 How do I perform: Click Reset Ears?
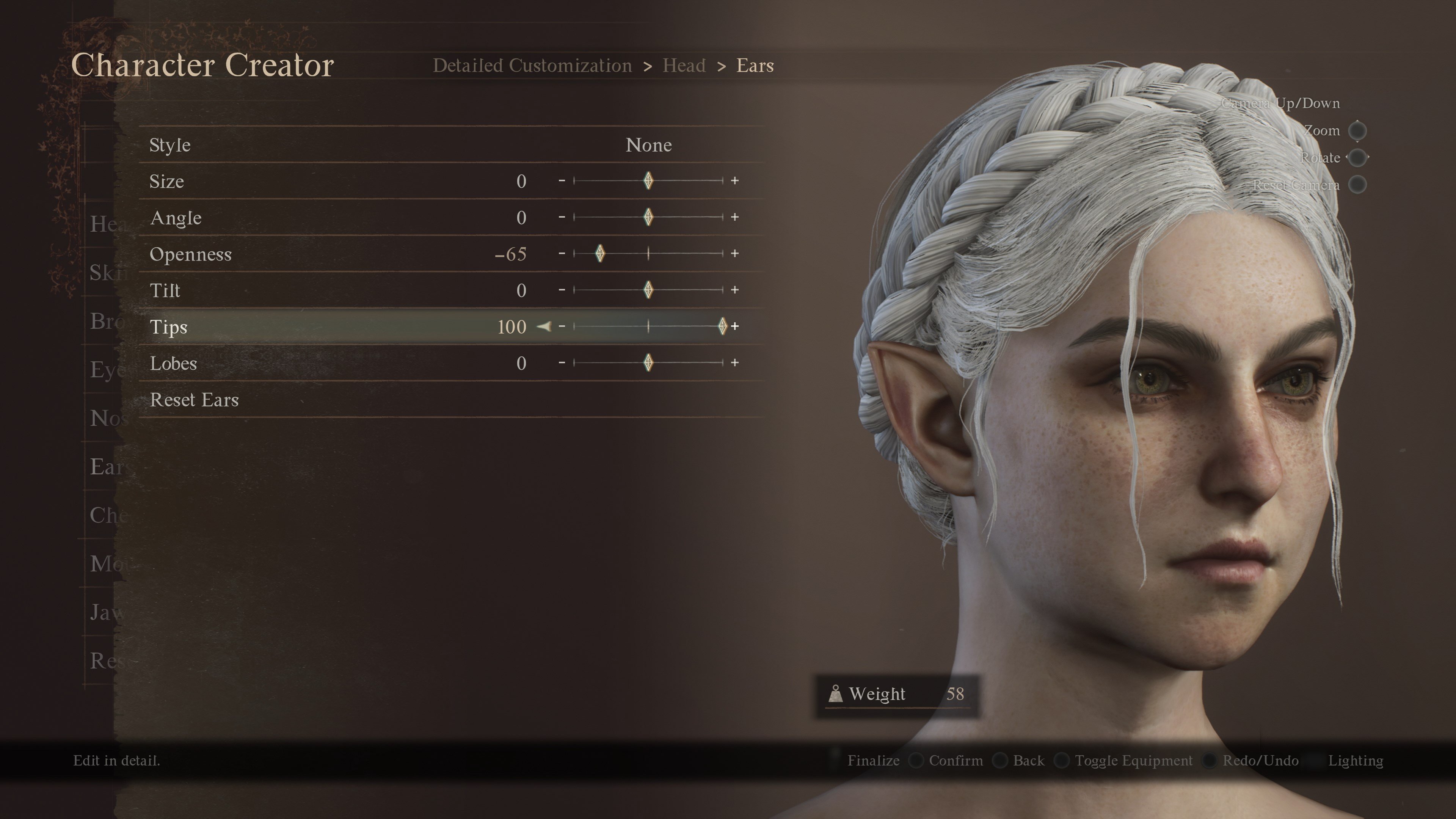tap(195, 400)
